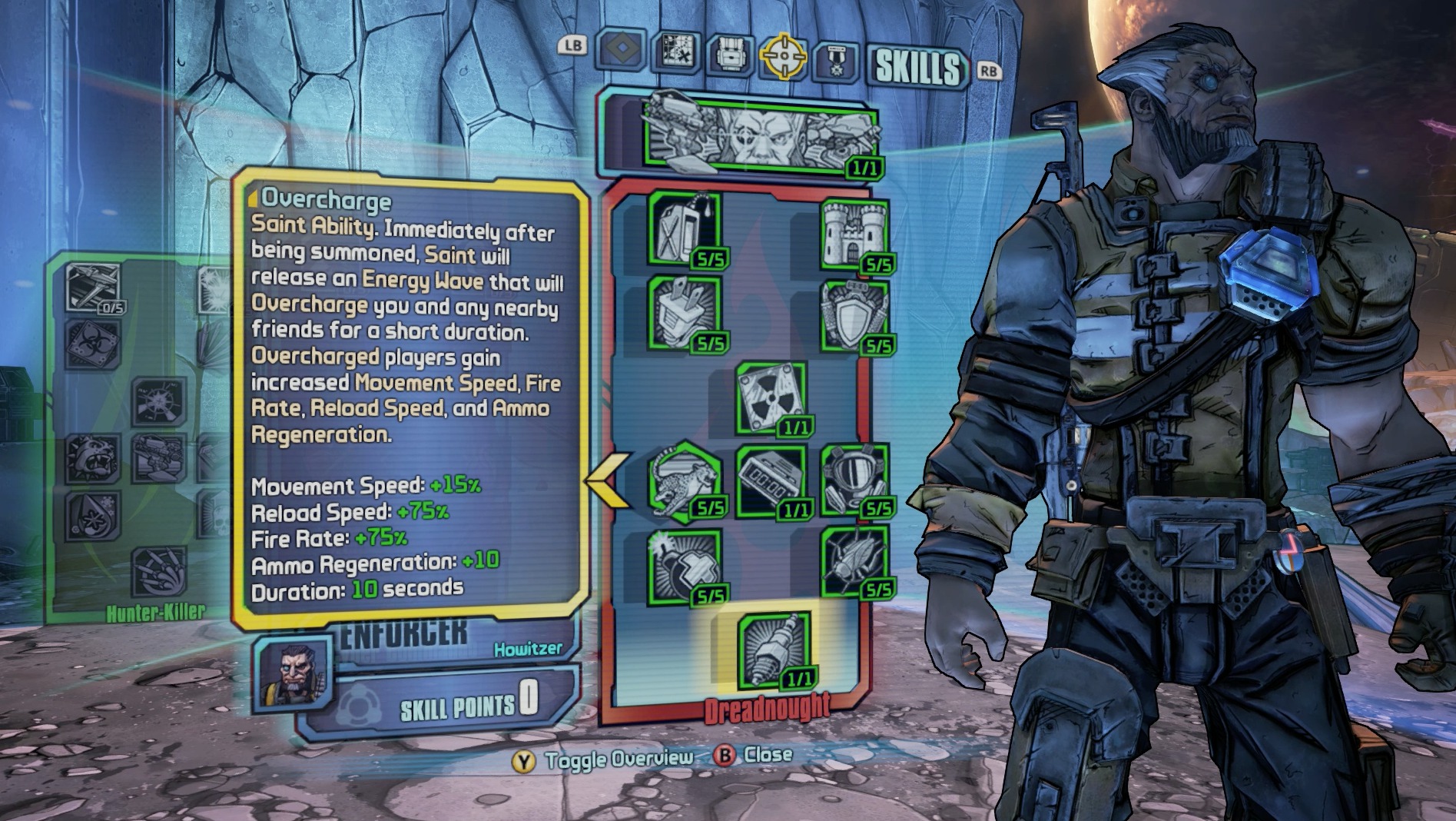1456x821 pixels.
Task: Select the cockroach skill icon
Action: point(854,562)
